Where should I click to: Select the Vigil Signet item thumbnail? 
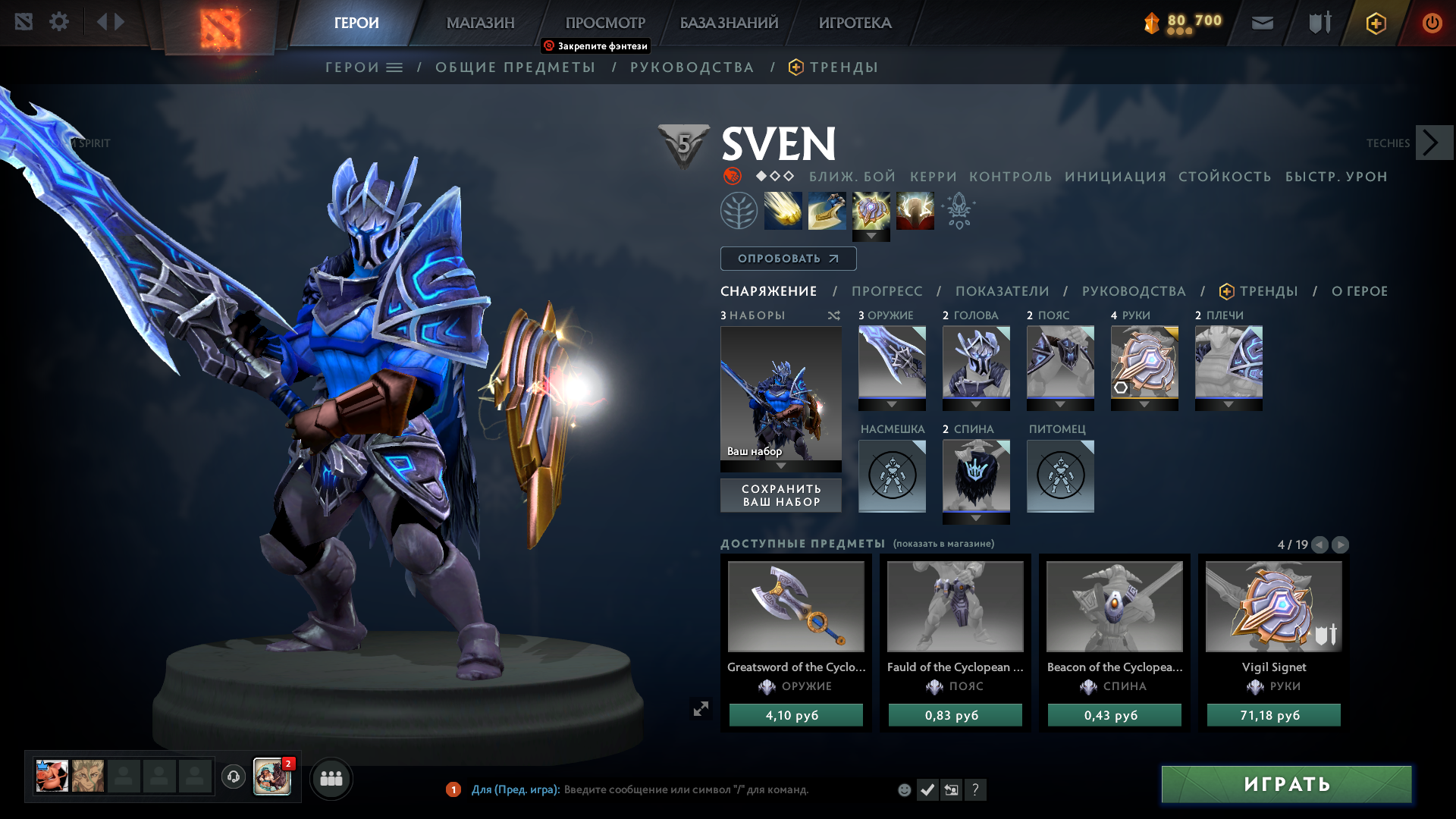point(1272,606)
